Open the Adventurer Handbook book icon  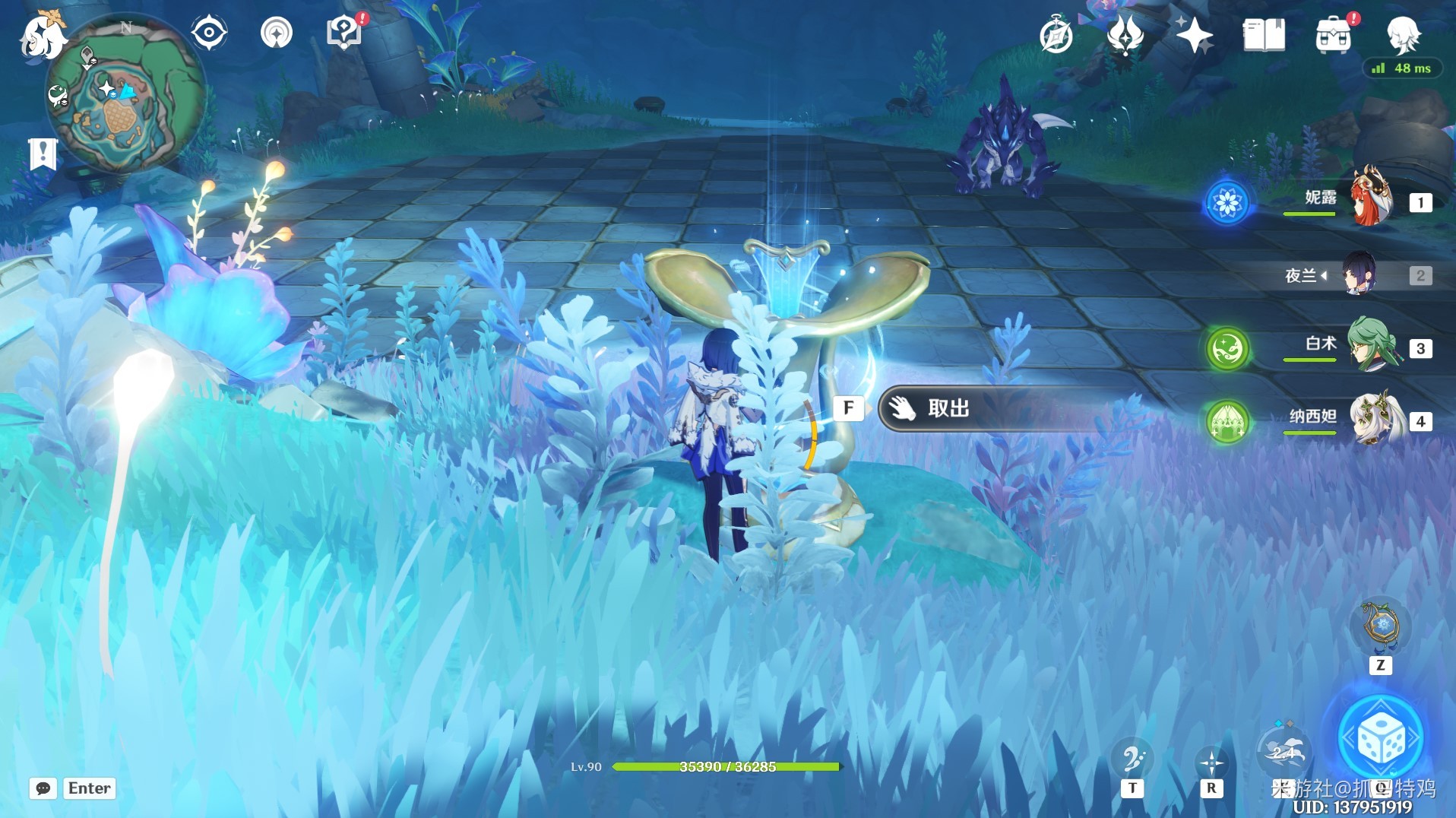tap(1263, 36)
